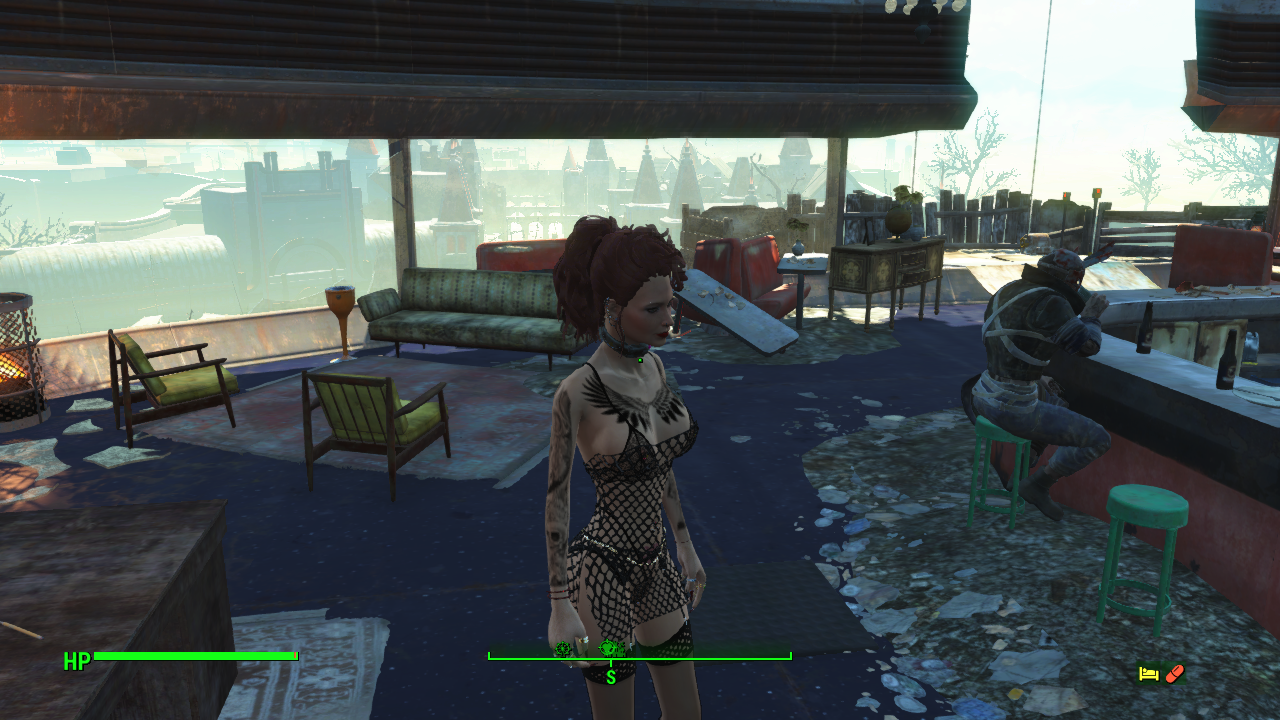
Task: Select the bottle standing on the bar counter
Action: point(1225,360)
